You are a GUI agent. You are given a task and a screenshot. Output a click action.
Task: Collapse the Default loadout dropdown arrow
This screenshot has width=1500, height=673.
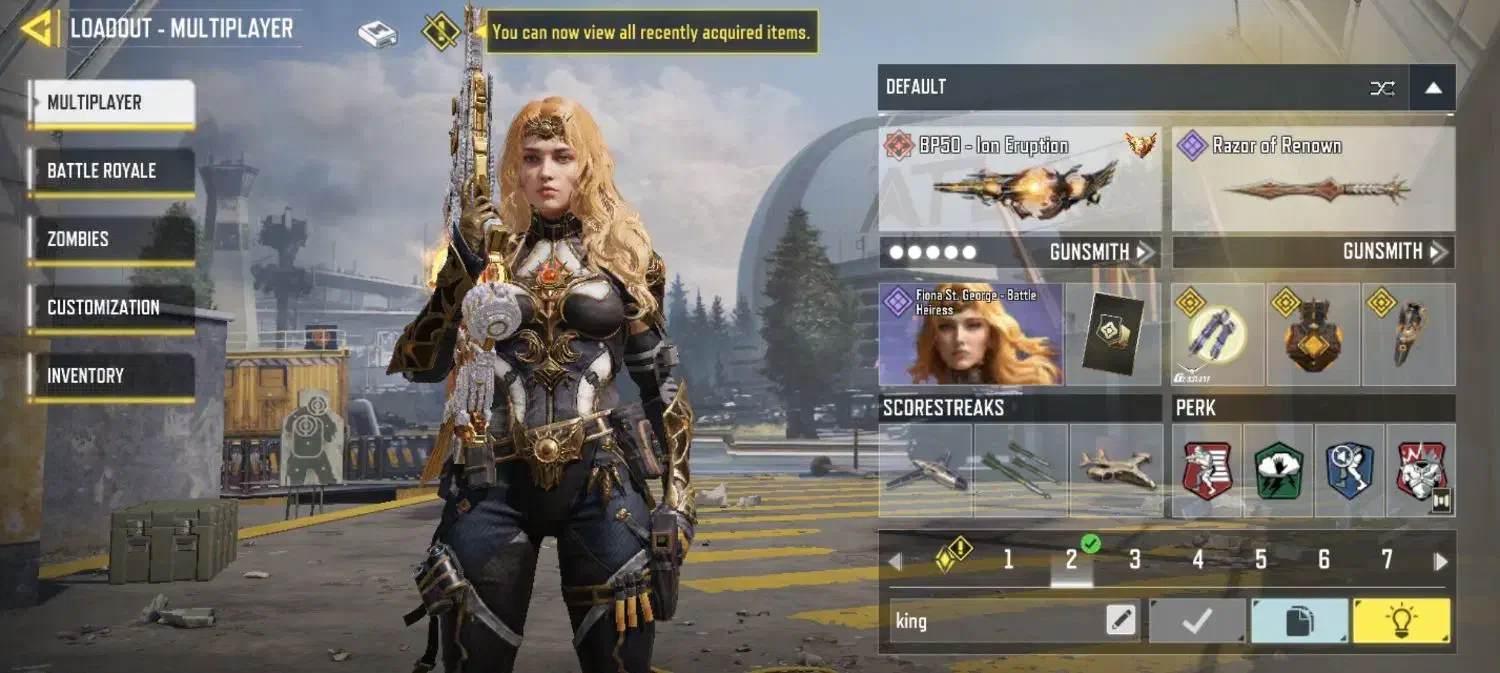1433,88
